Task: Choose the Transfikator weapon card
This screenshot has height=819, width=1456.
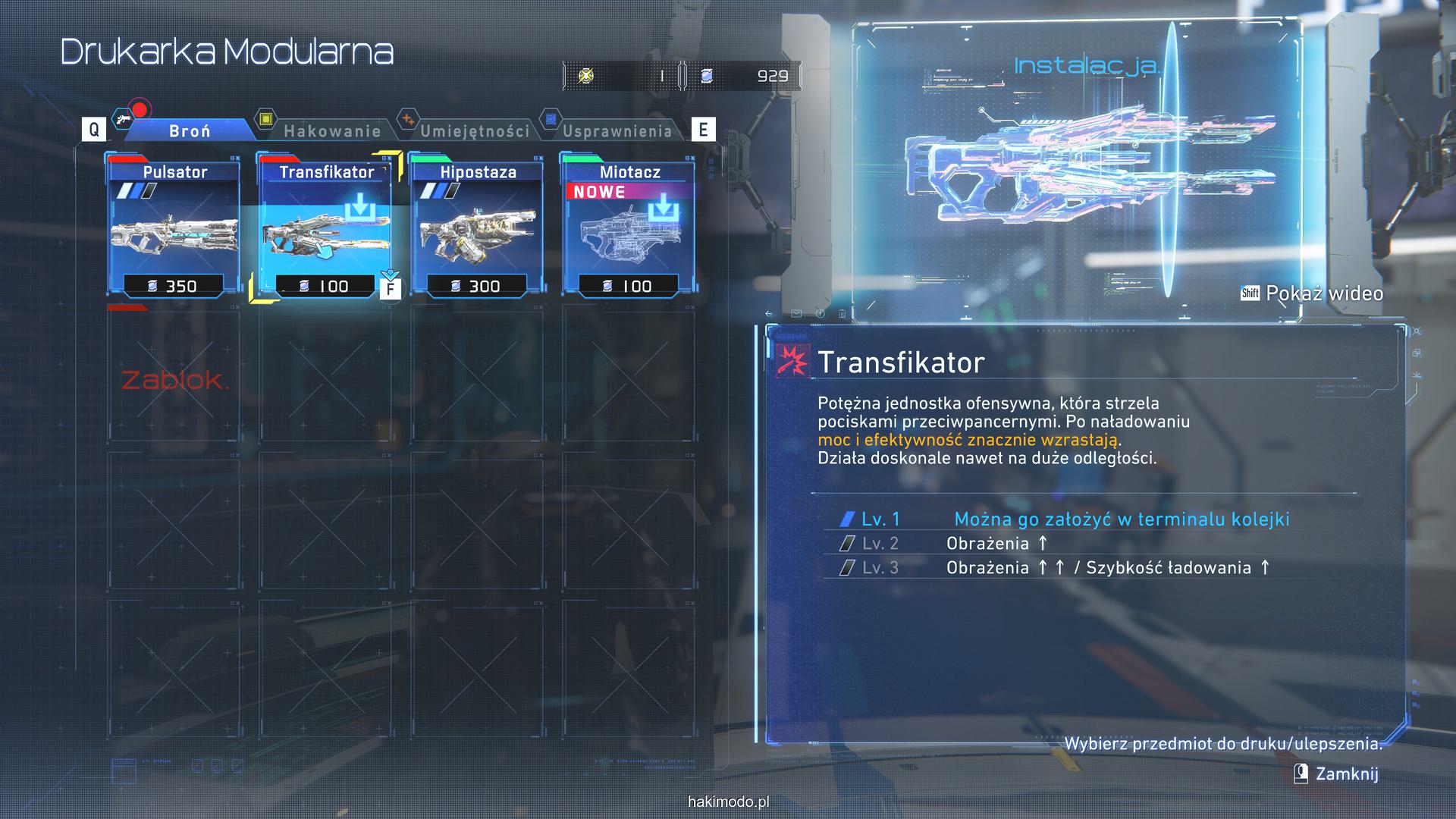Action: 326,227
